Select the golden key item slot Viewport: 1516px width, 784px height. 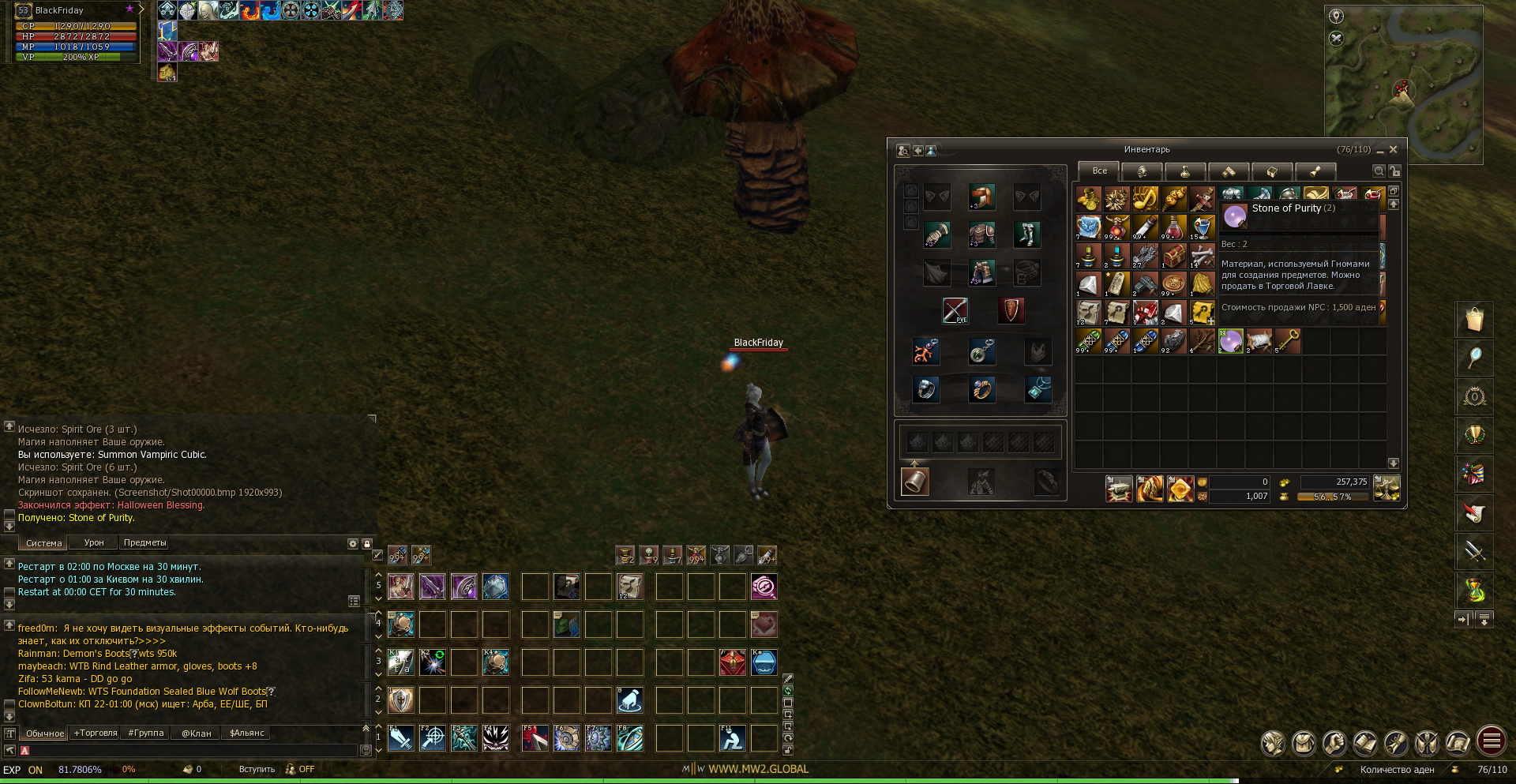click(1288, 341)
